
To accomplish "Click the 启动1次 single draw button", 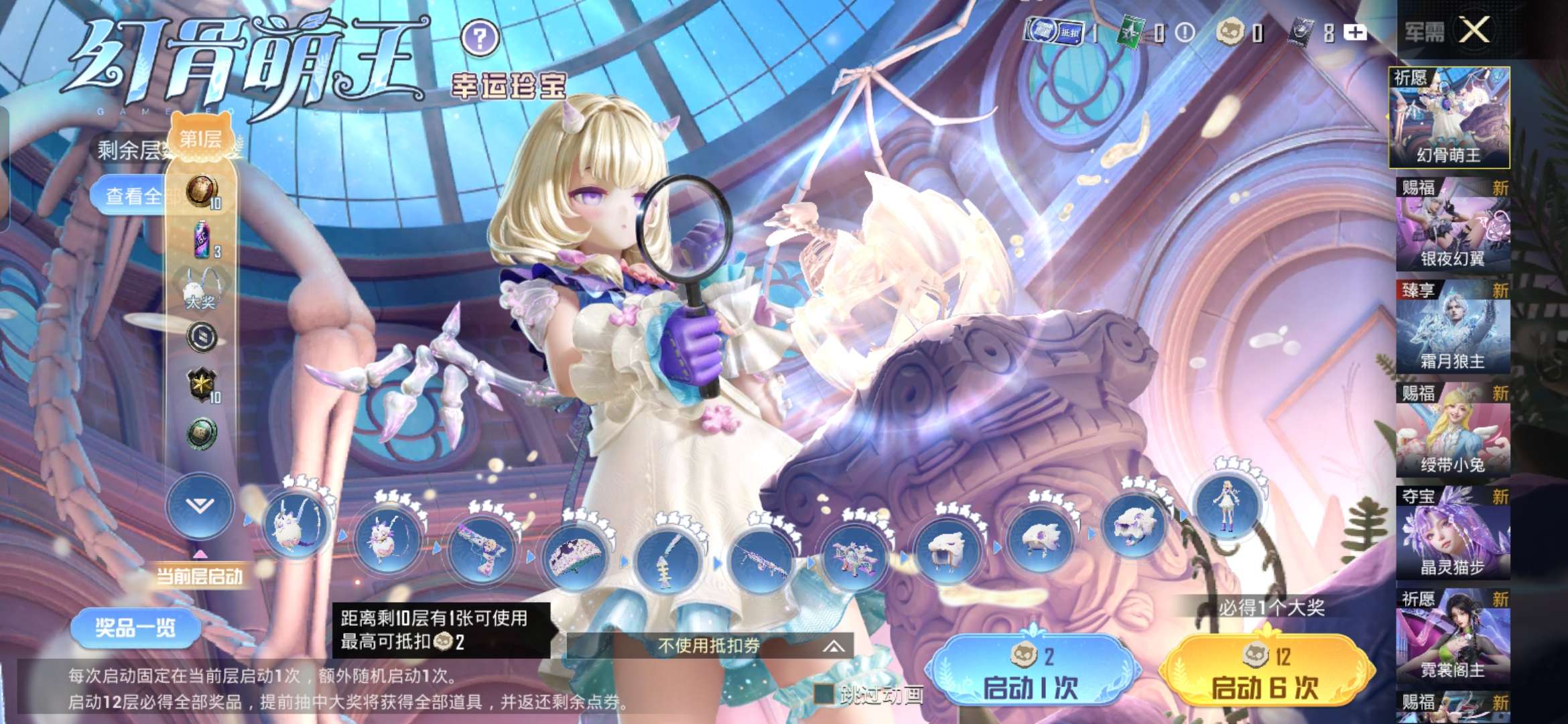I will tap(1030, 671).
